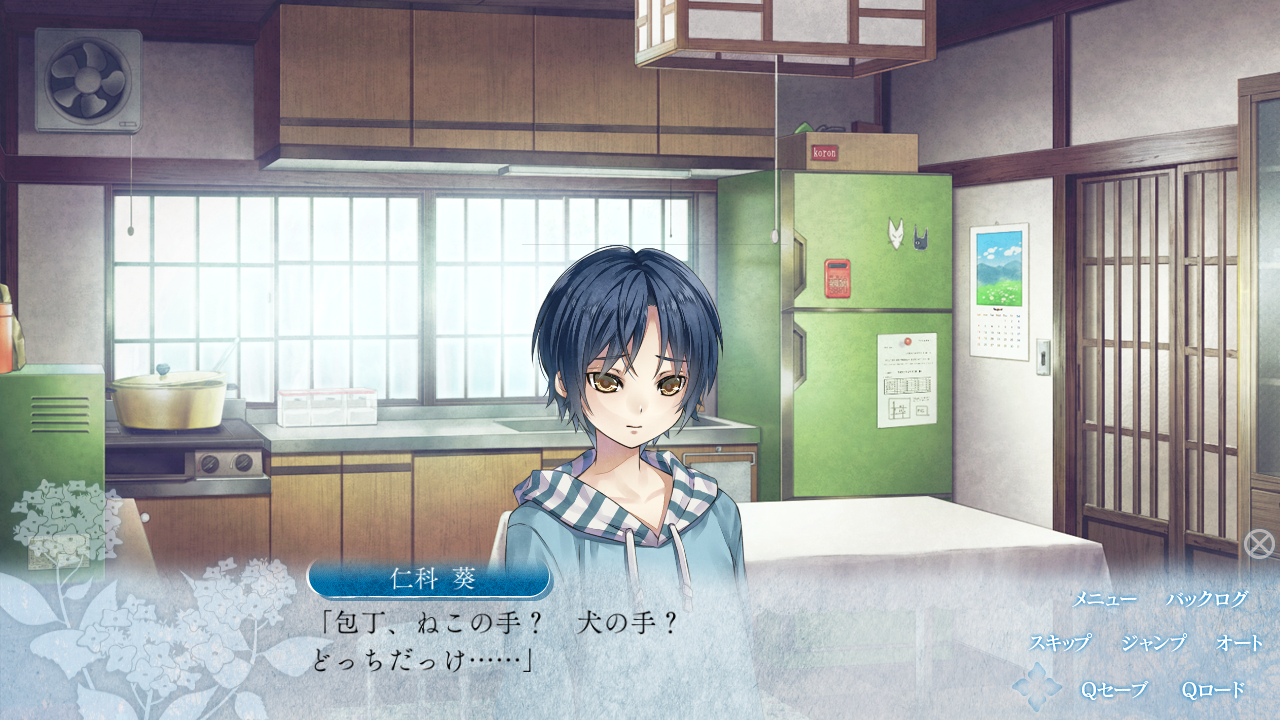1280x720 pixels.
Task: Activate スキップ to skip text
Action: point(1060,643)
